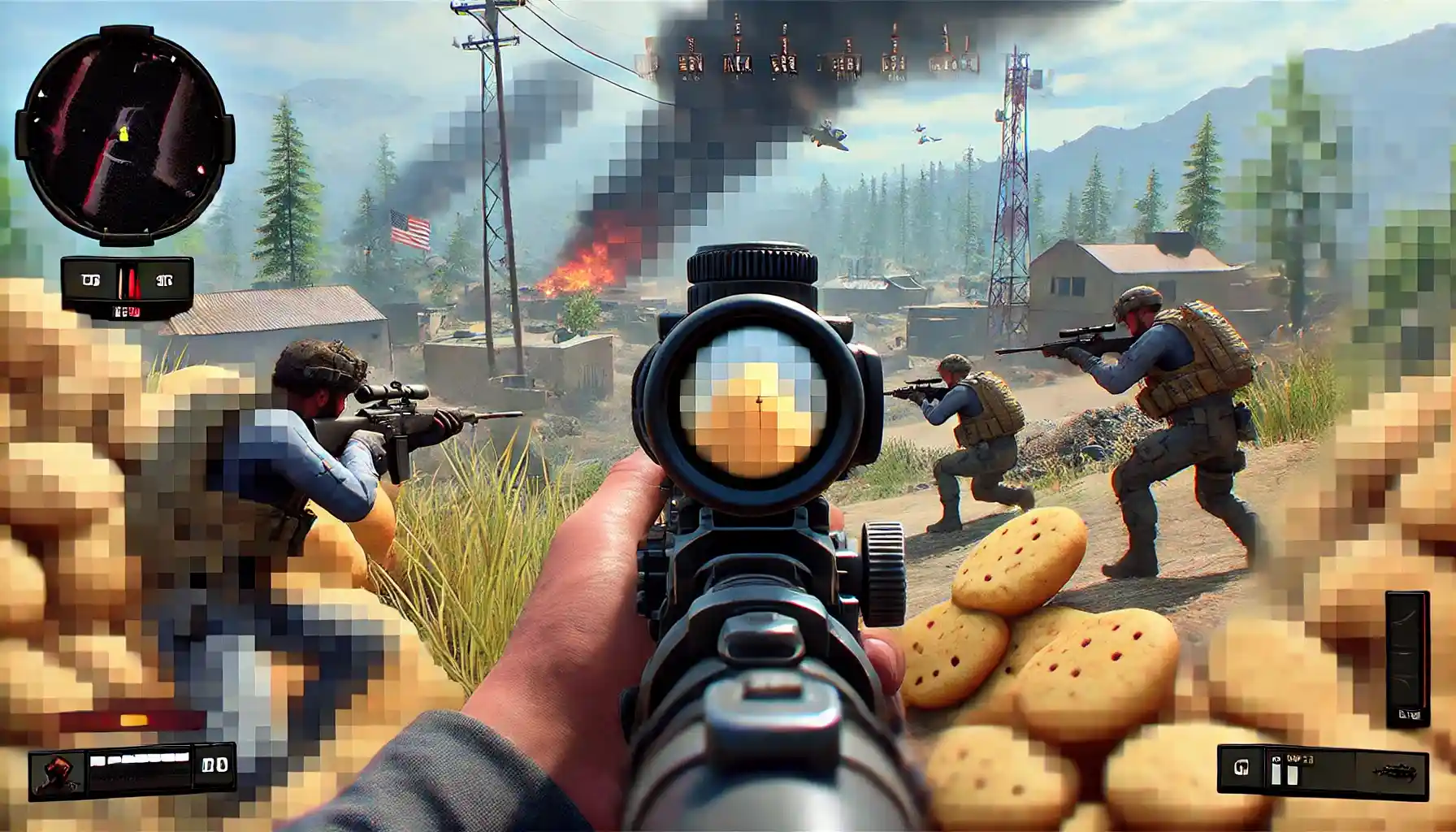
Task: Select the 'G' grenade slot icon in the loadout bar
Action: tap(1241, 768)
